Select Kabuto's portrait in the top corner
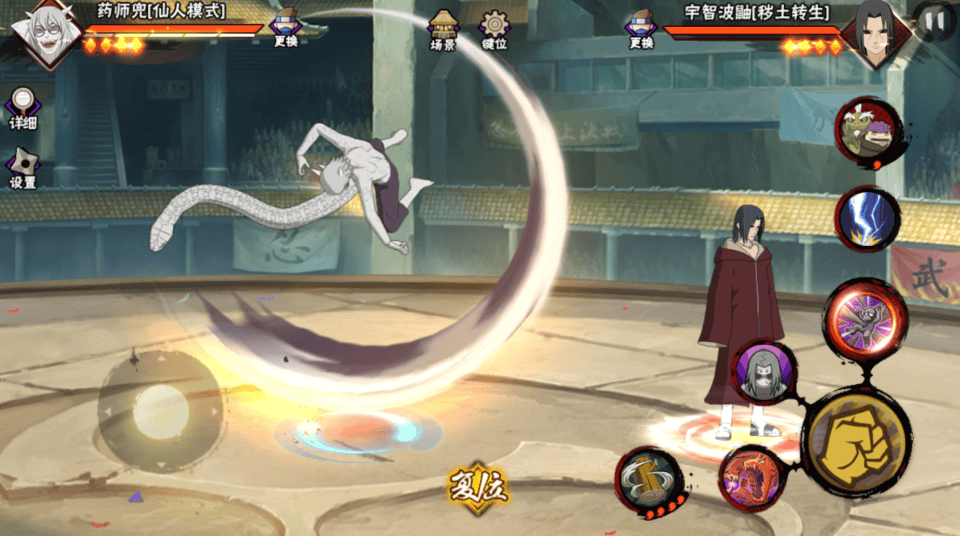The width and height of the screenshot is (960, 536). click(42, 32)
